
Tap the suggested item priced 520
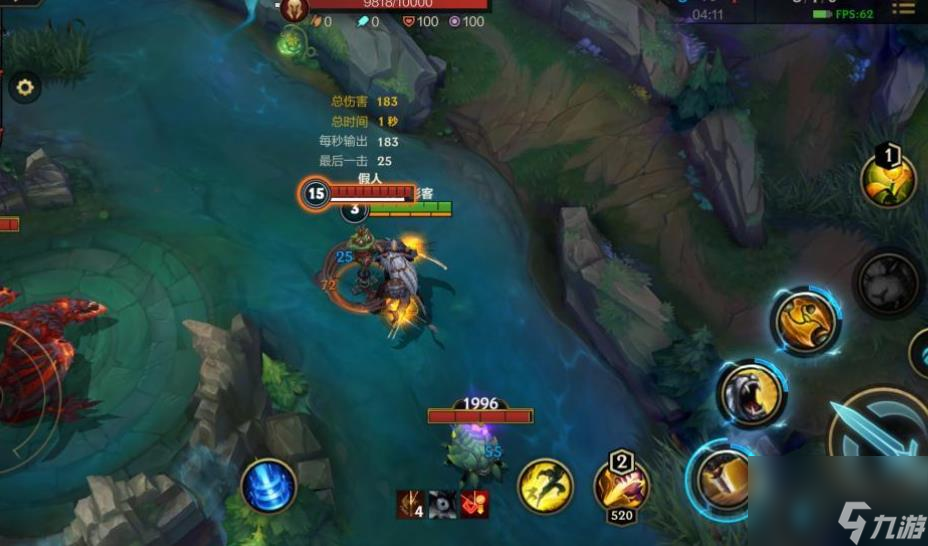point(622,487)
